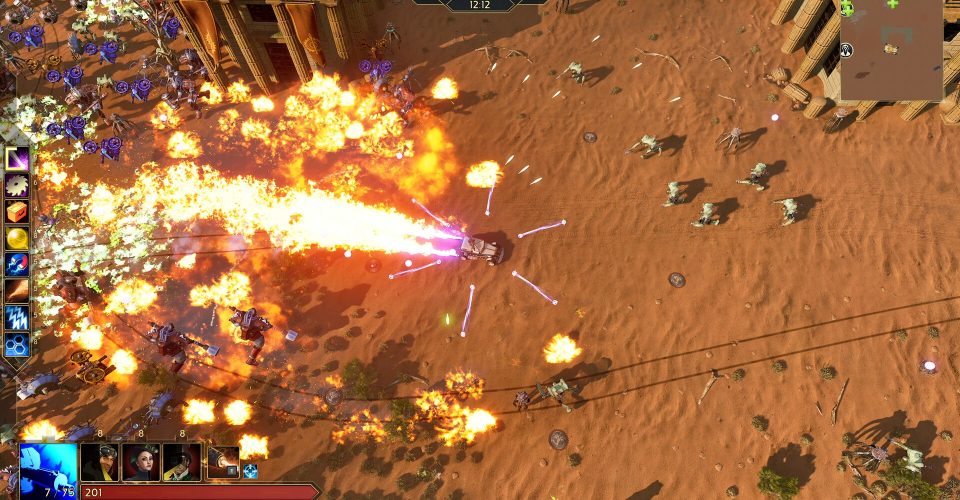Click the hooded figure minimap marker

coord(846,52)
